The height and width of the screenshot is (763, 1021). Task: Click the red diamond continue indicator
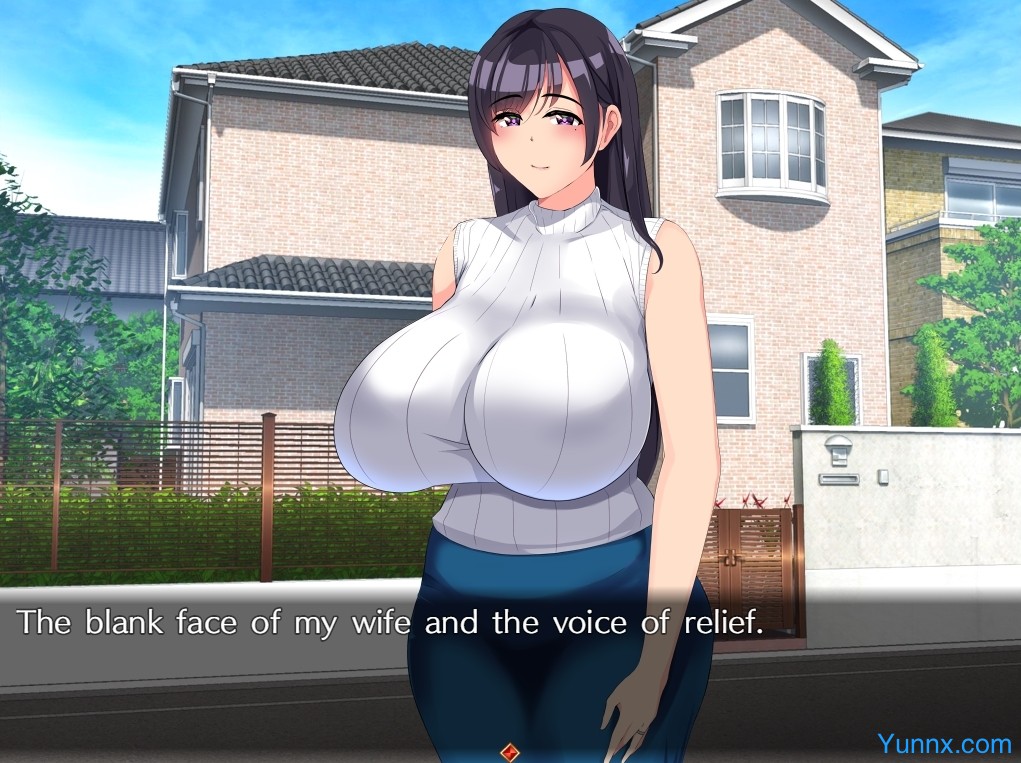coord(510,750)
